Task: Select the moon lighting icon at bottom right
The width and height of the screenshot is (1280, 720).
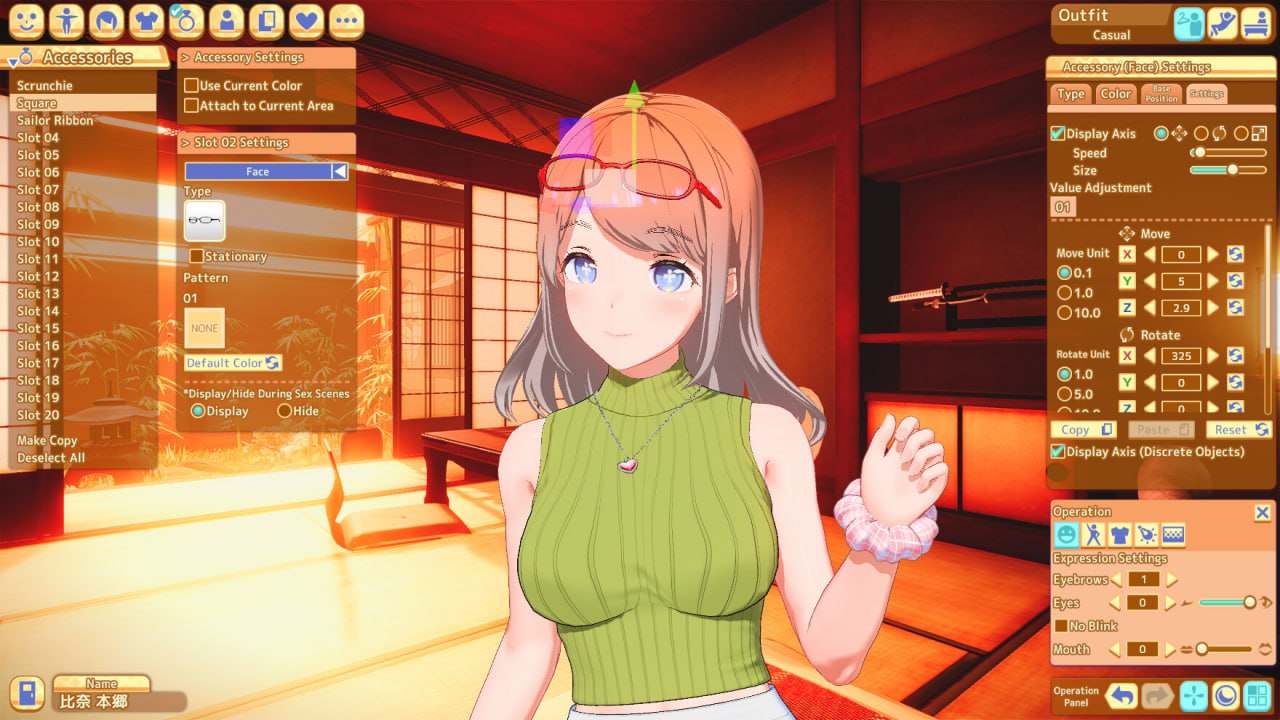Action: [x=1227, y=695]
